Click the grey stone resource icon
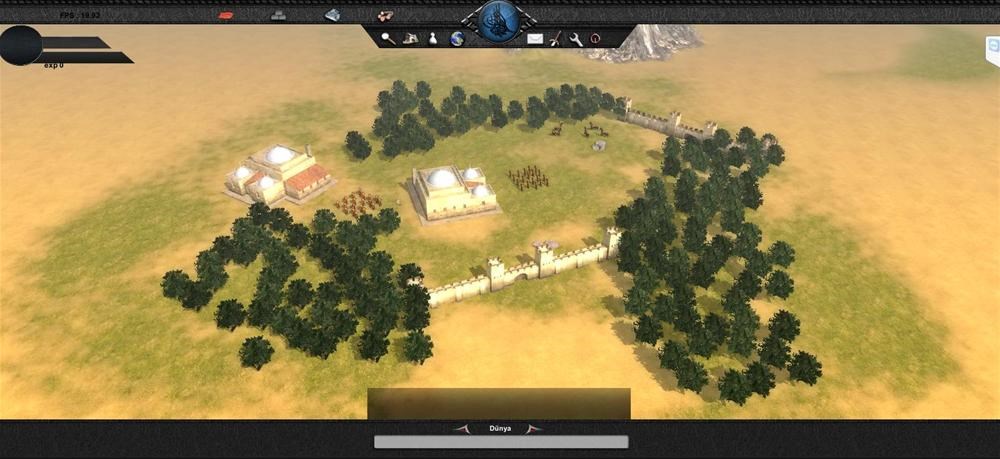1000x459 pixels. click(x=279, y=15)
